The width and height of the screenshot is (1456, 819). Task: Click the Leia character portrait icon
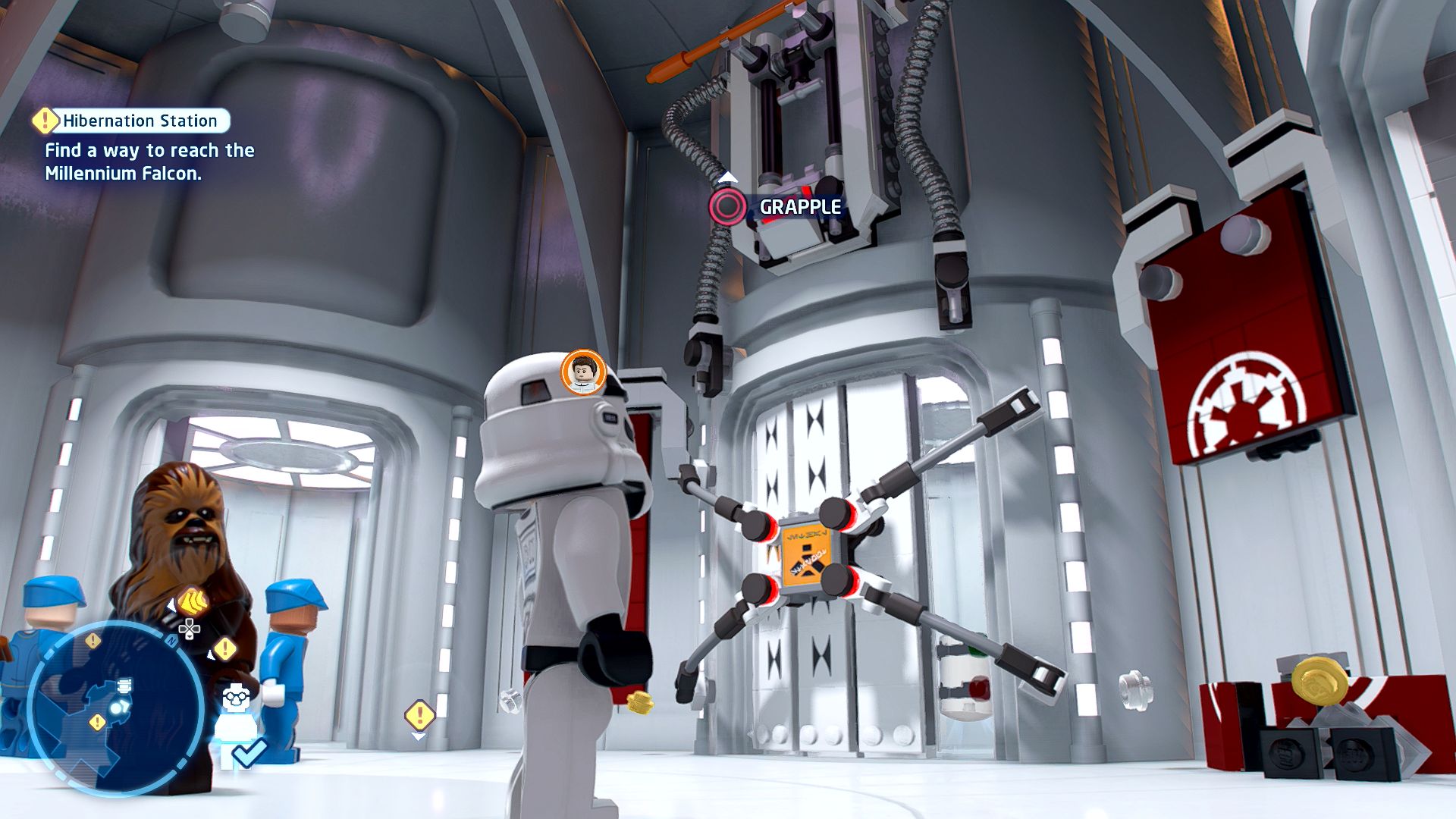pyautogui.click(x=583, y=372)
